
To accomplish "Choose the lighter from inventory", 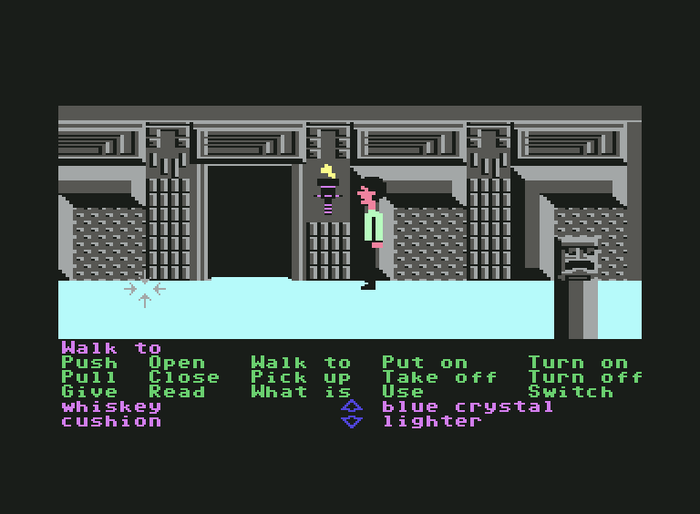I will [432, 421].
